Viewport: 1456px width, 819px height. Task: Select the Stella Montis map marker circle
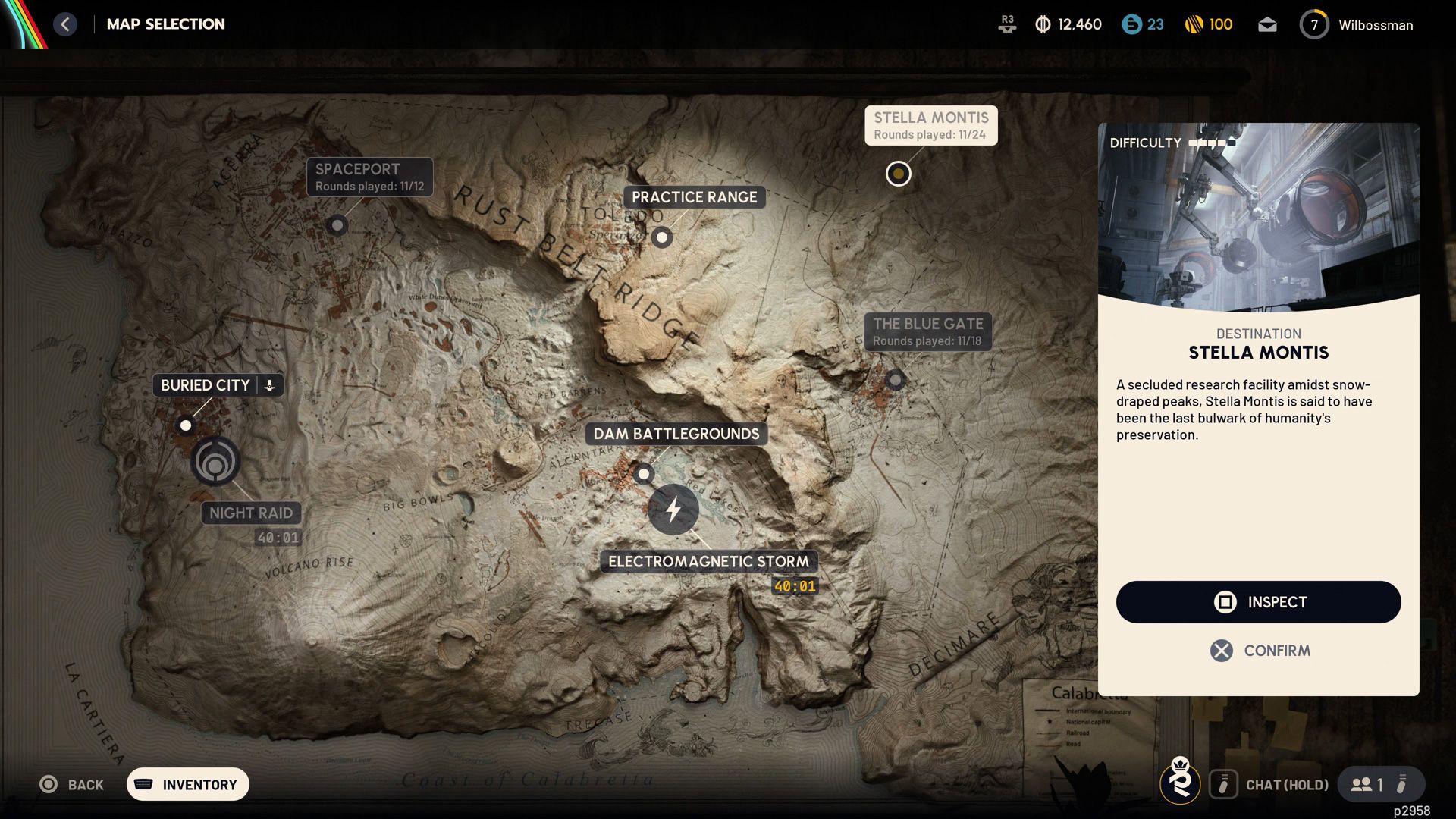click(898, 173)
